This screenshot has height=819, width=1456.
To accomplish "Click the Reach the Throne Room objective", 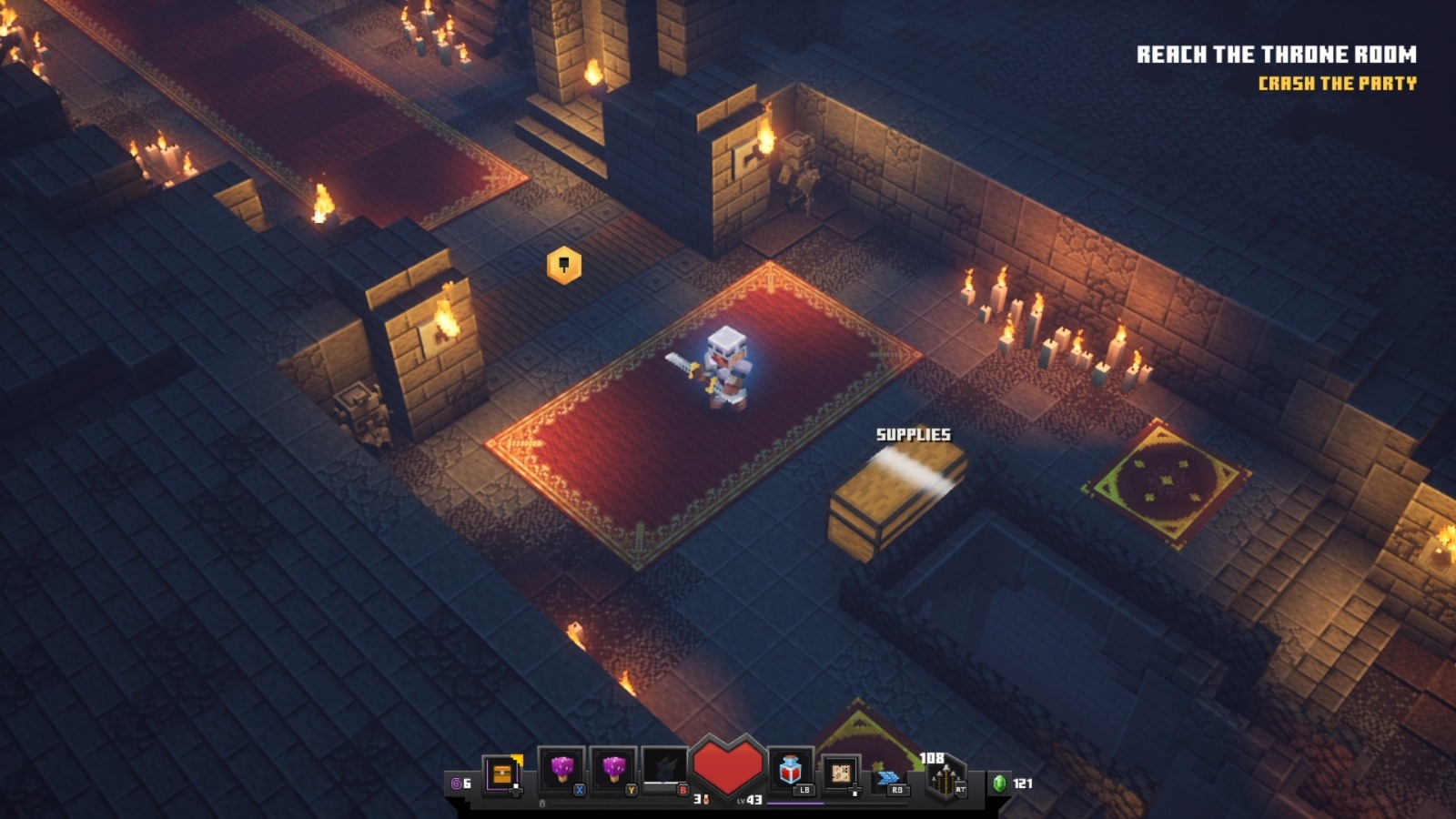I will coord(1276,55).
